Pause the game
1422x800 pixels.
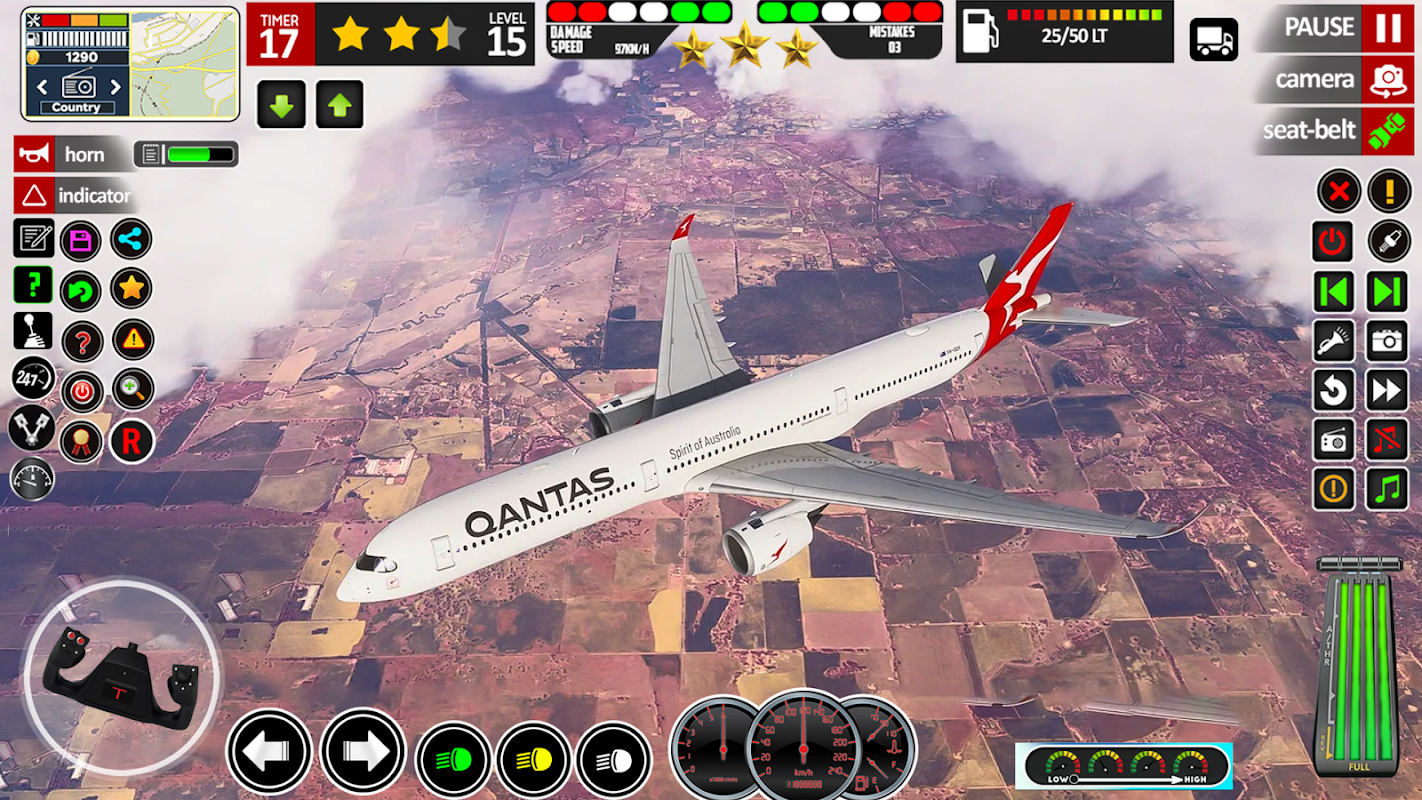1387,27
